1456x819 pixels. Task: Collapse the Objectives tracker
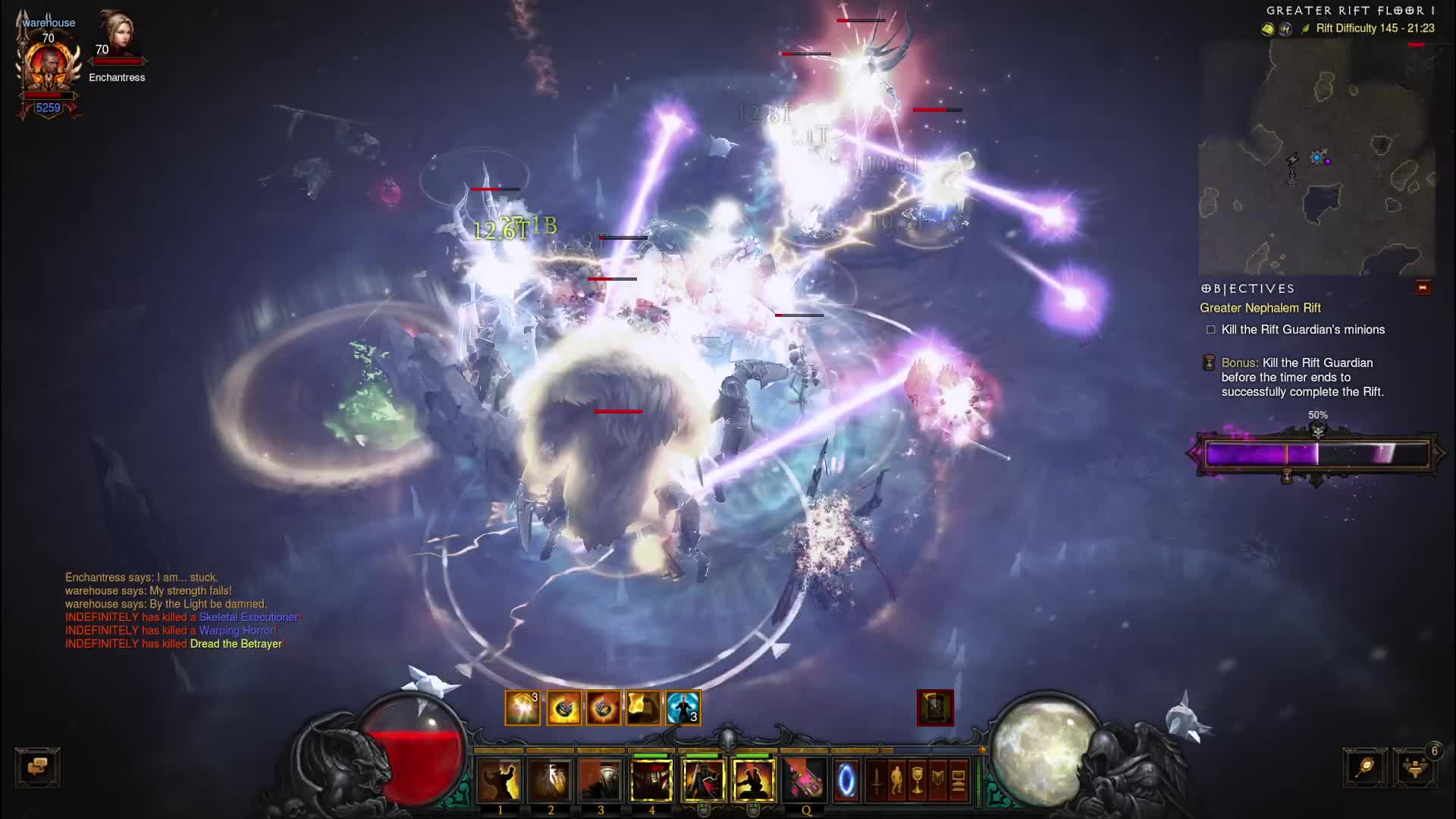click(1423, 288)
